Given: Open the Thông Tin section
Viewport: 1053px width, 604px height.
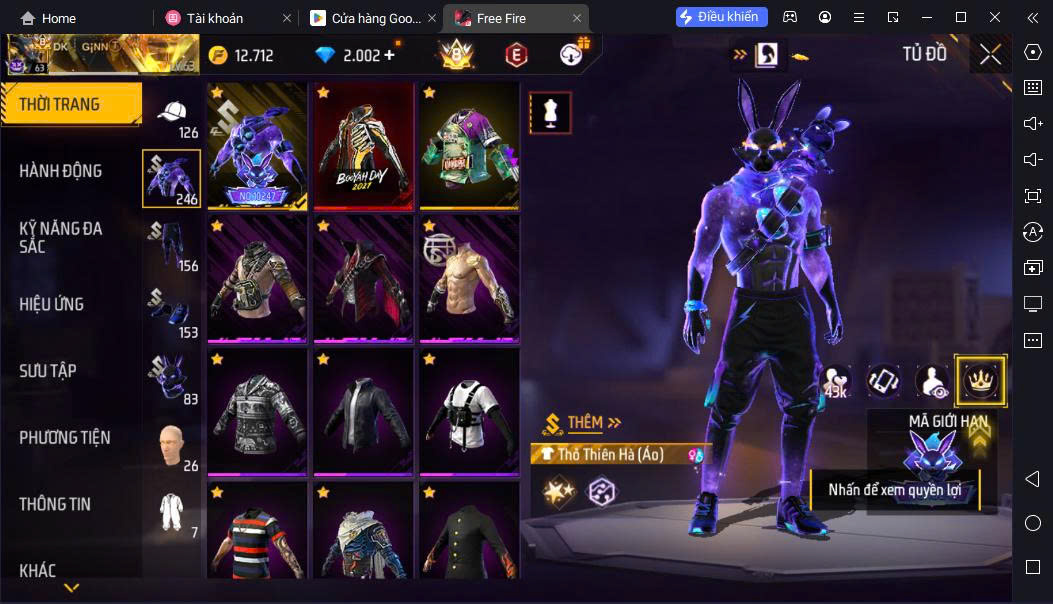Looking at the screenshot, I should coord(55,504).
